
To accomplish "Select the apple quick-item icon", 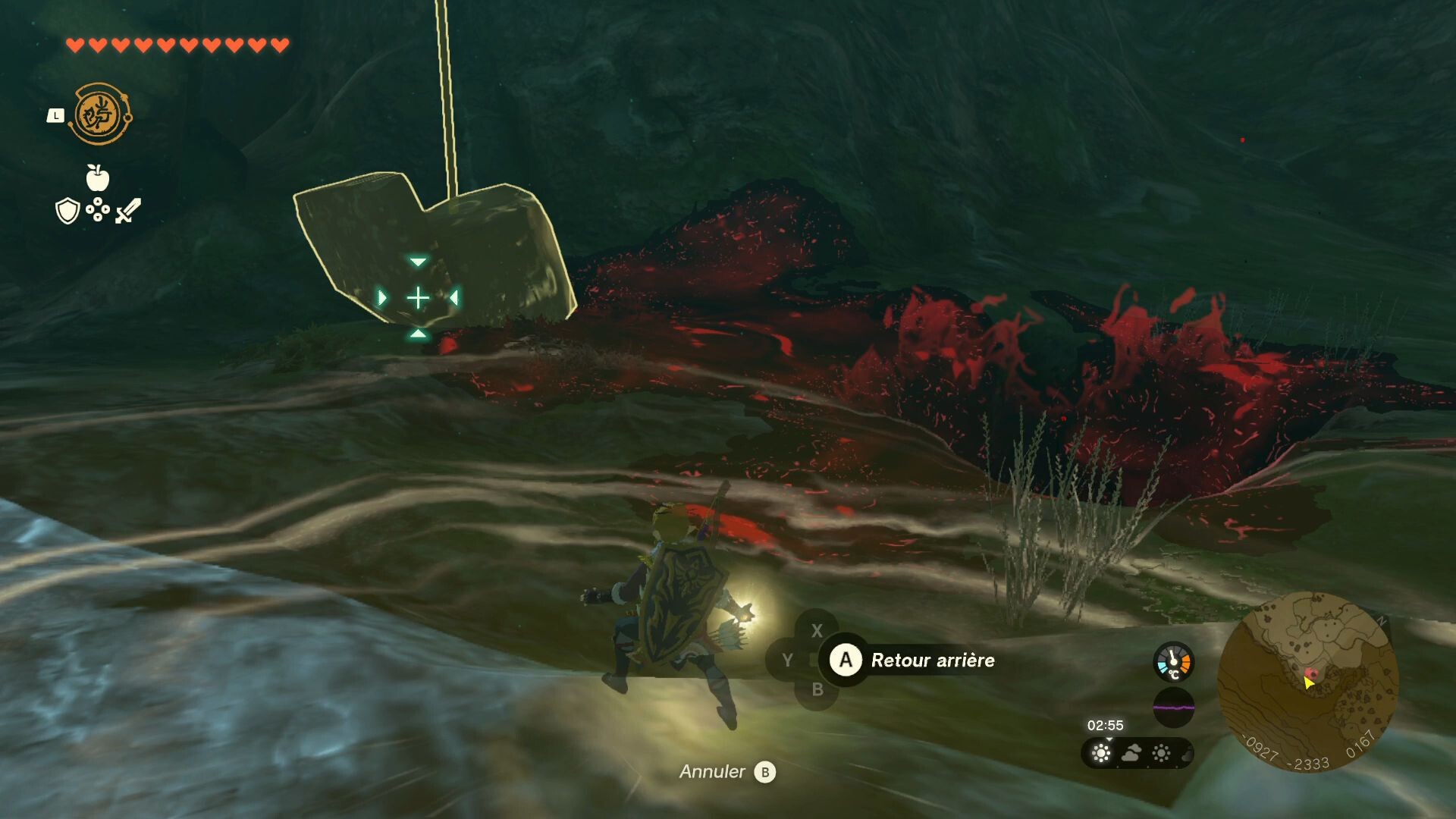I will click(x=98, y=178).
